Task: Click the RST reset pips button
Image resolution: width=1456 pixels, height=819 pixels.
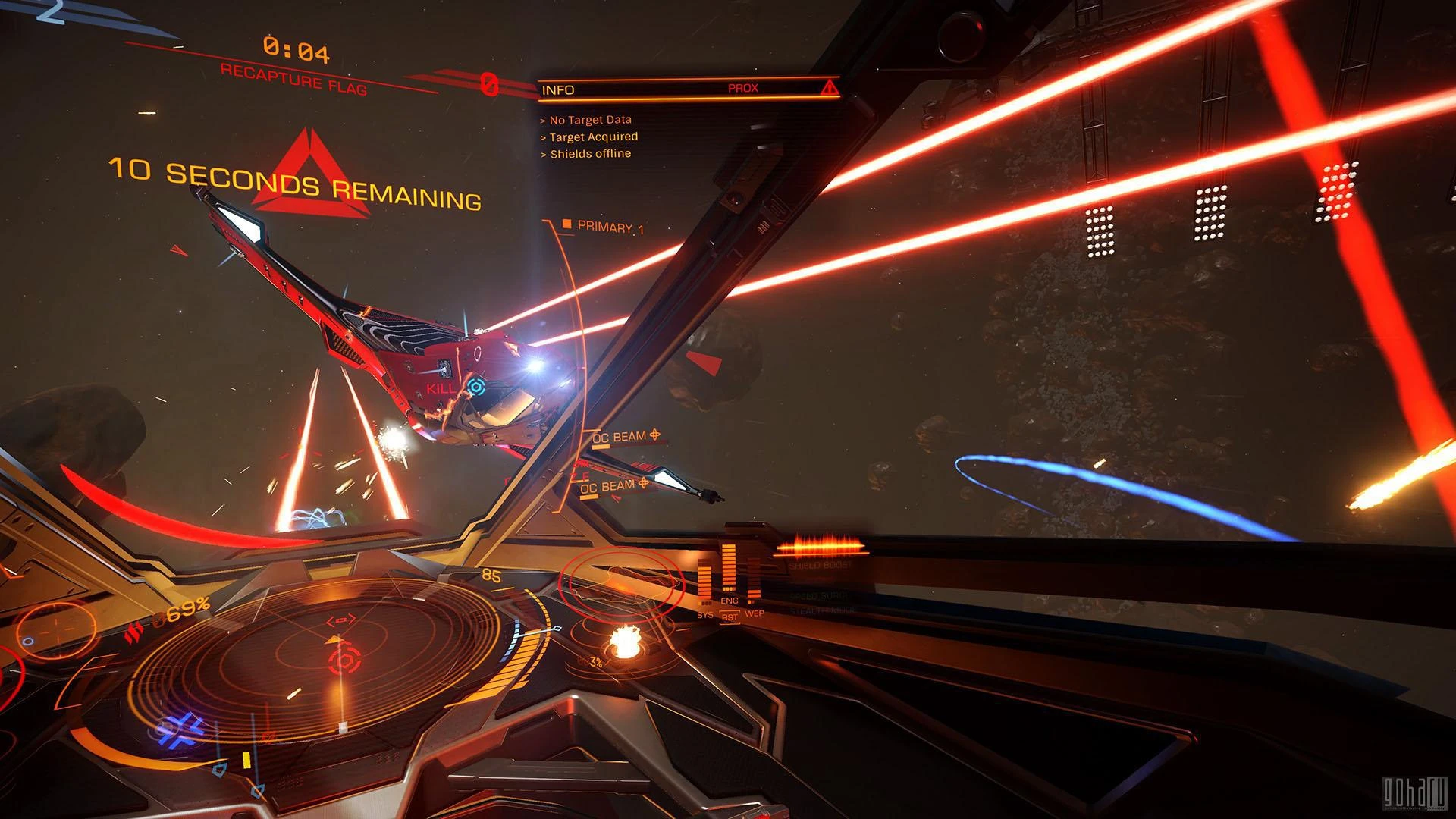Action: (x=730, y=618)
